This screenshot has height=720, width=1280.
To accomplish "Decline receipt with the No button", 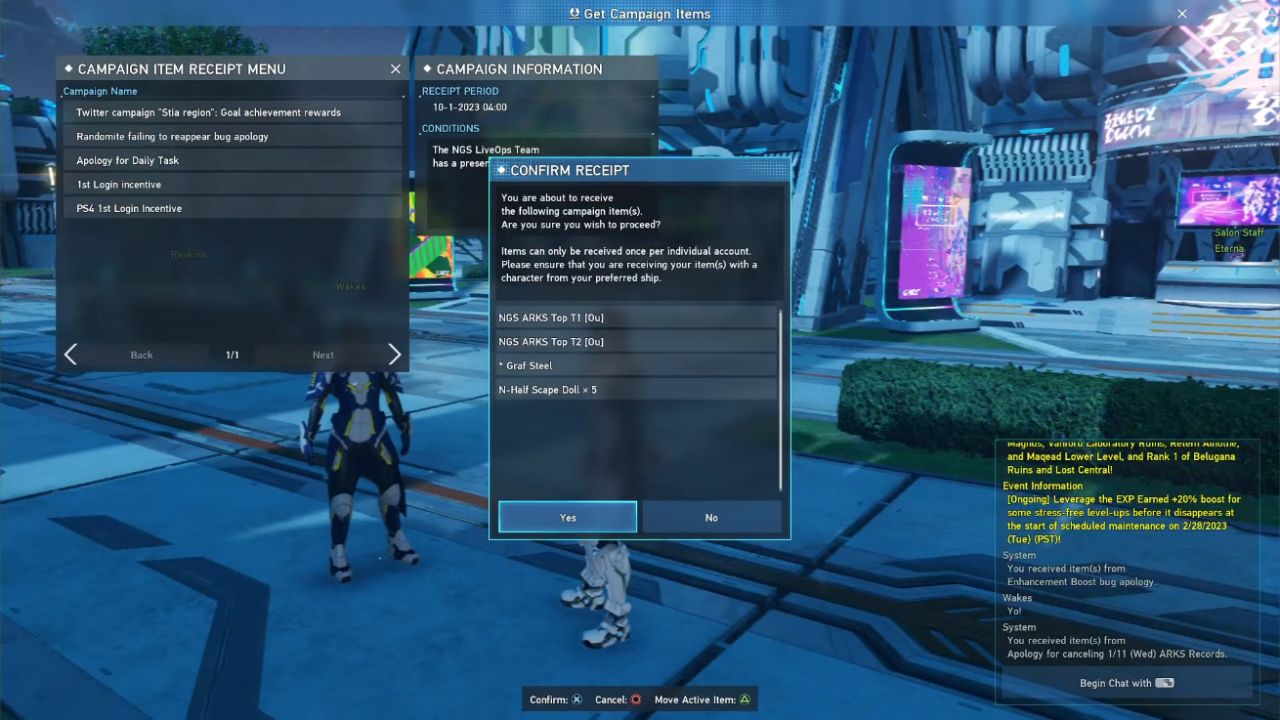I will coord(711,517).
